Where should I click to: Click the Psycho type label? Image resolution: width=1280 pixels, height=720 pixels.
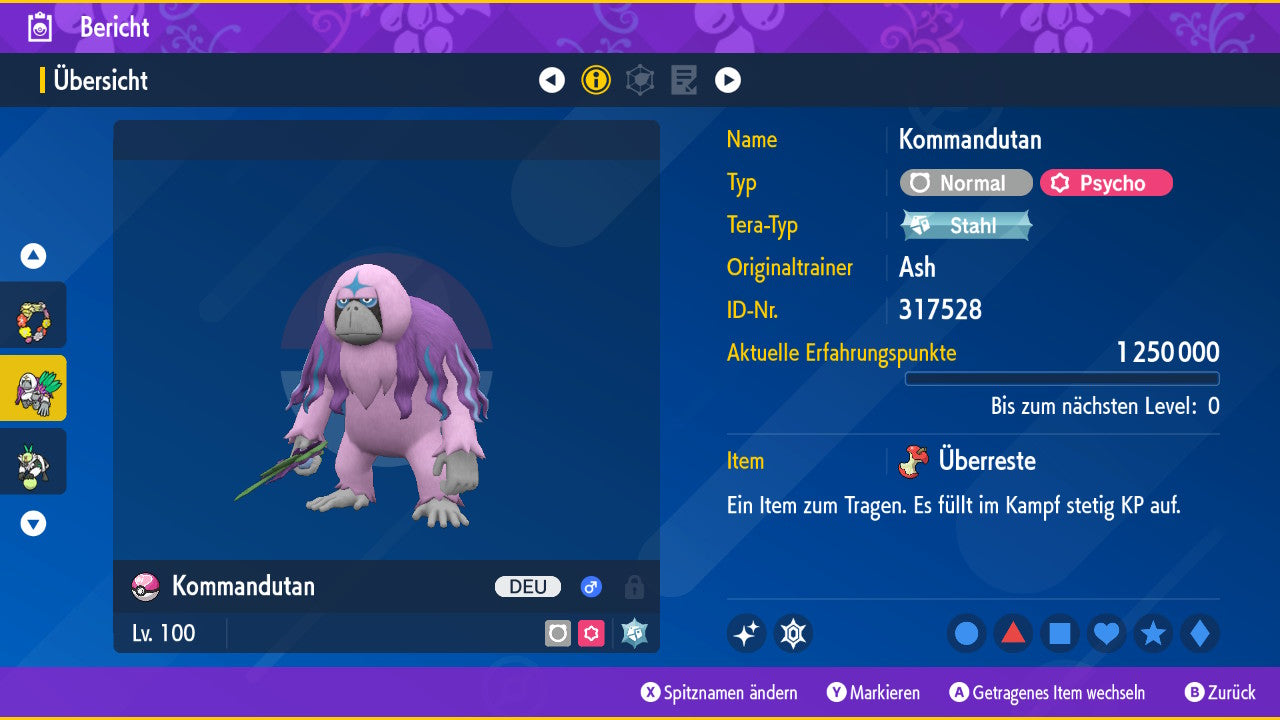[x=1106, y=183]
